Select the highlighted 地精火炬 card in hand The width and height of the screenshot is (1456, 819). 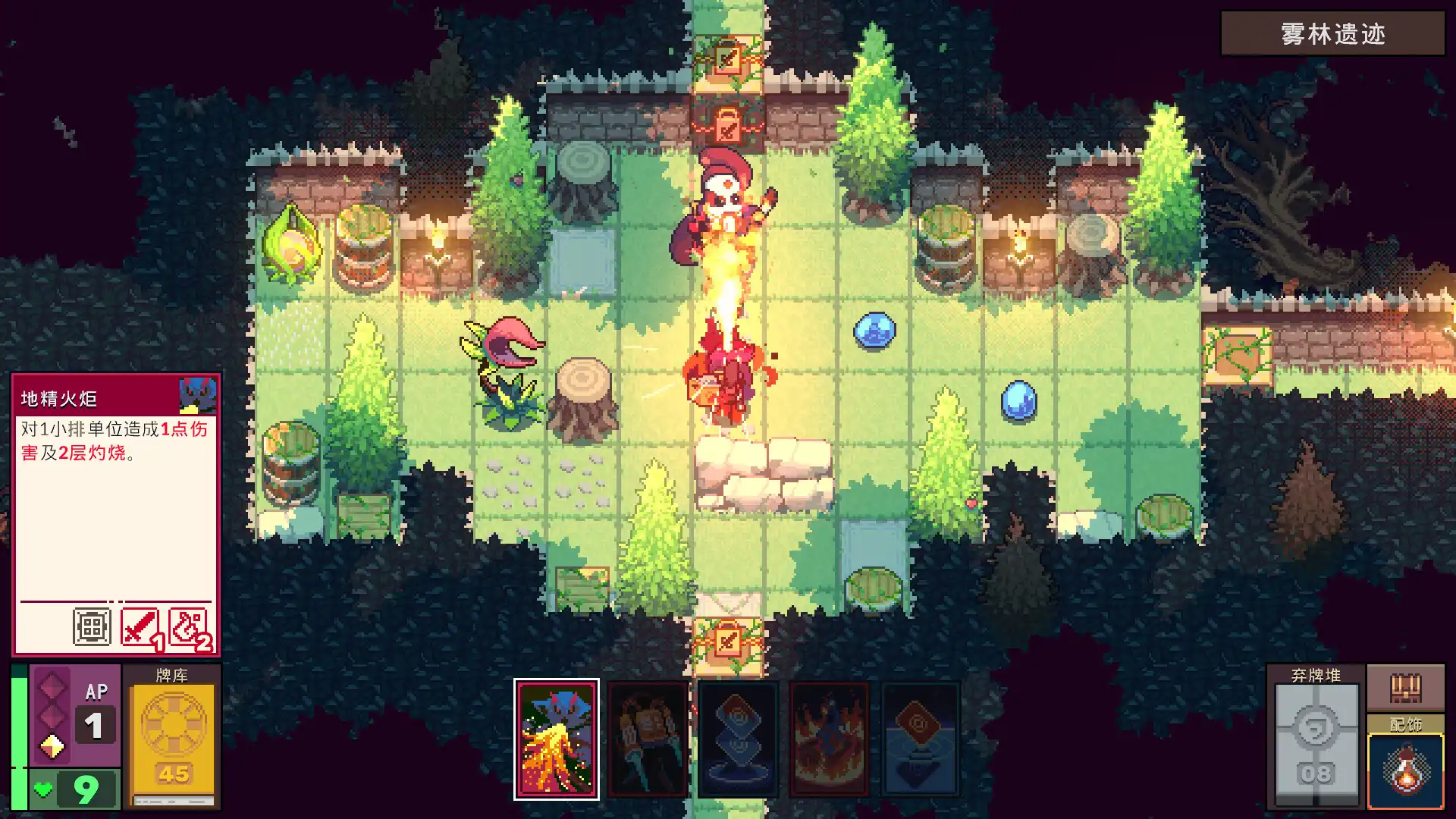(559, 739)
